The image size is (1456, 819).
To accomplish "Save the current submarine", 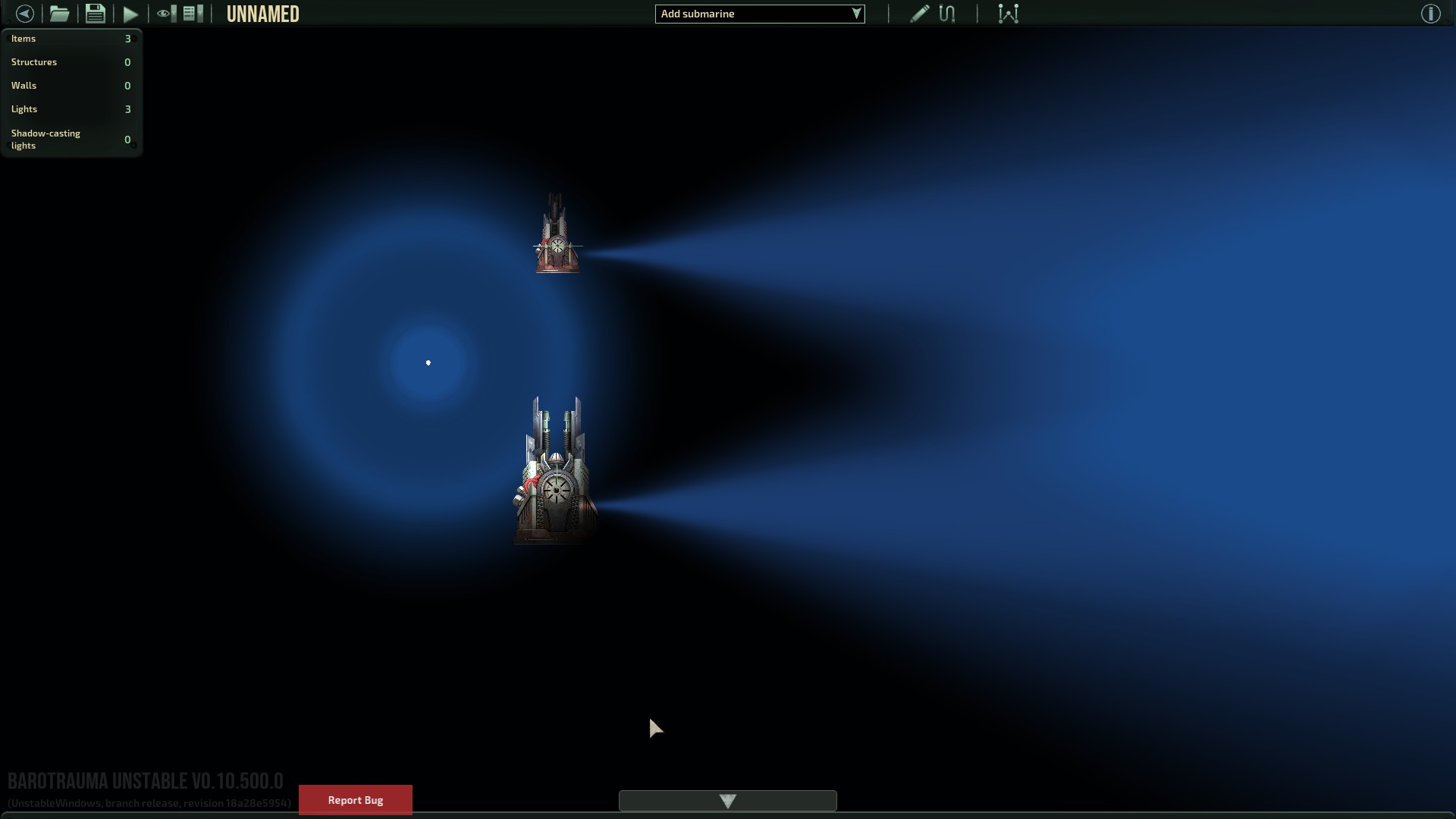I will click(95, 13).
